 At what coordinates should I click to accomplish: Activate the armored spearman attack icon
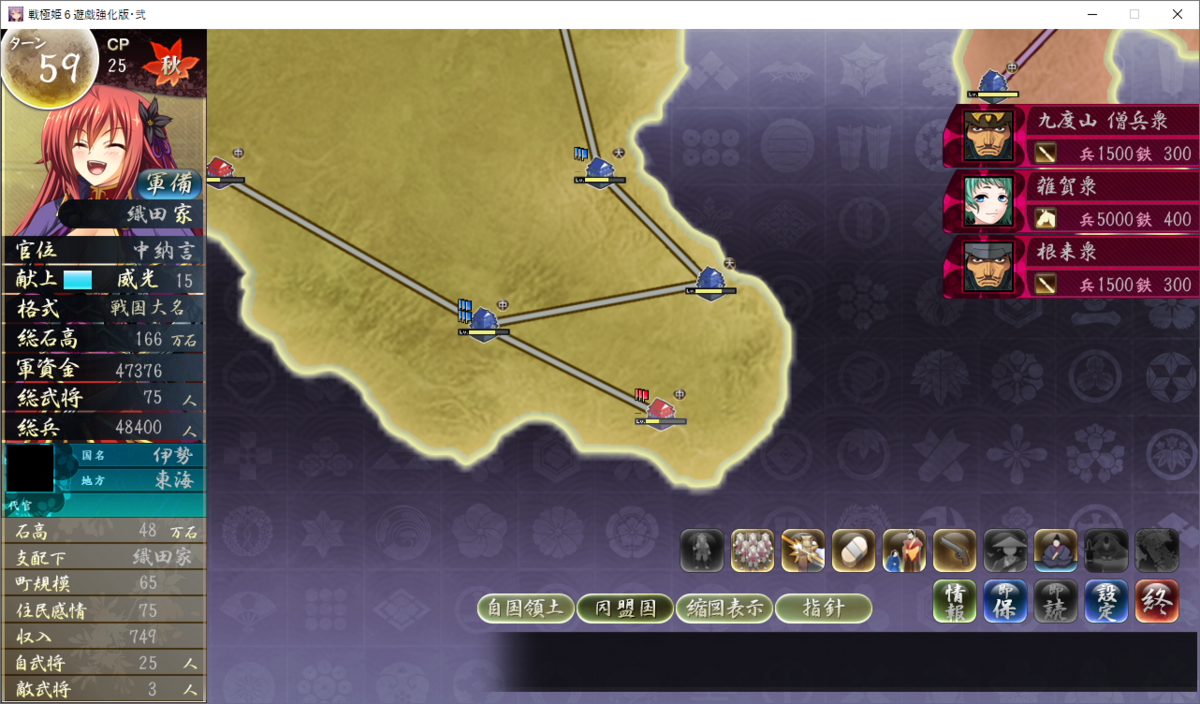(803, 551)
